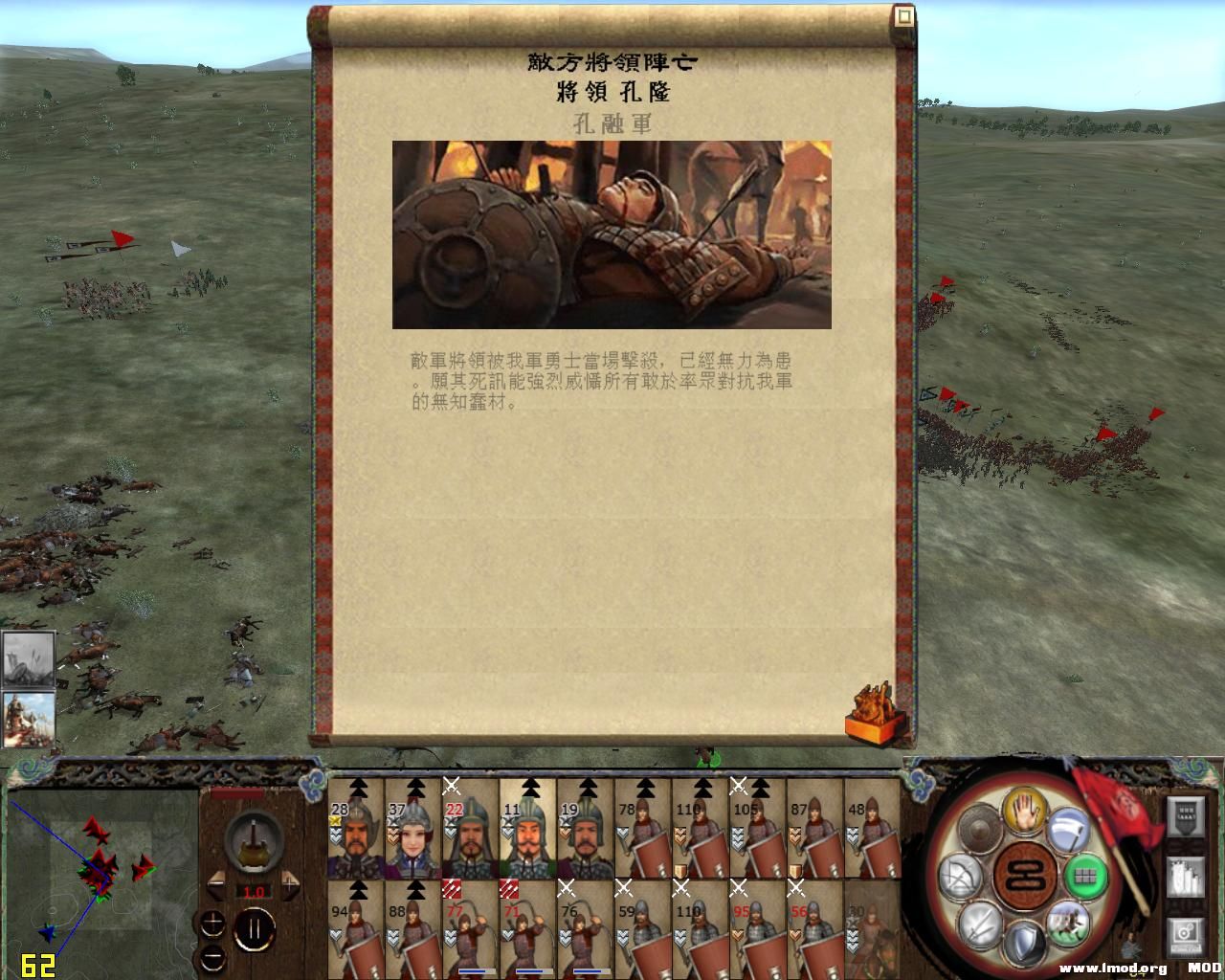This screenshot has height=980, width=1225.
Task: Collapse the scroll with the corner square button
Action: [902, 14]
